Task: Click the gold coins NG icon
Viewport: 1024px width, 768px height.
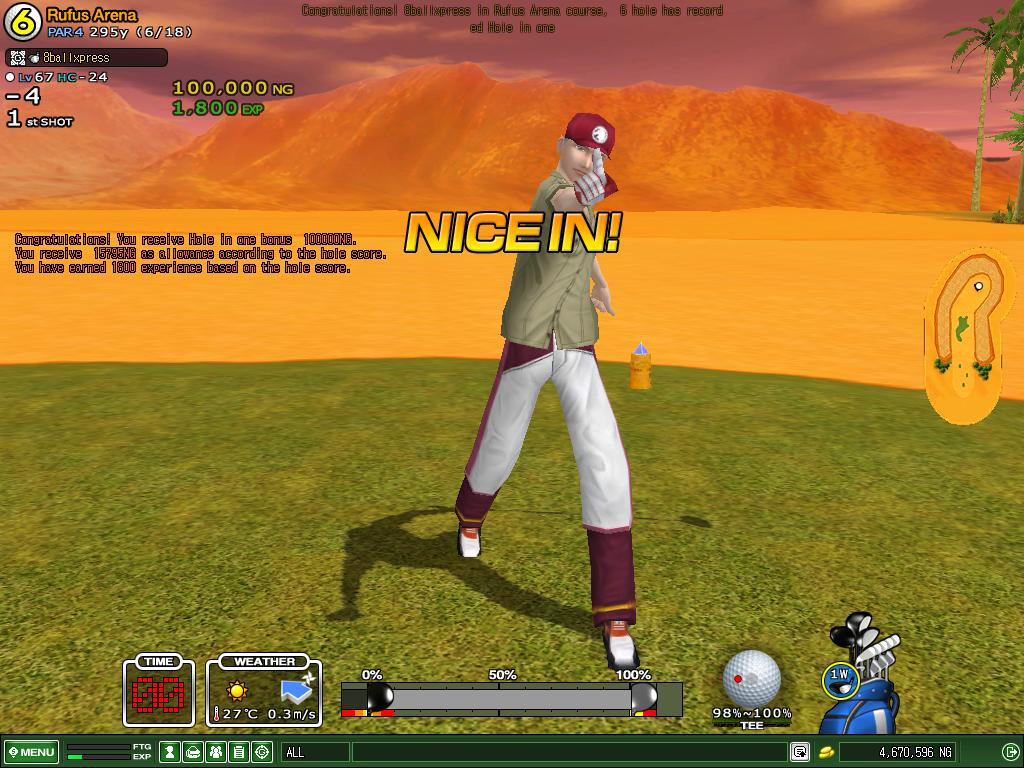Action: coord(827,752)
